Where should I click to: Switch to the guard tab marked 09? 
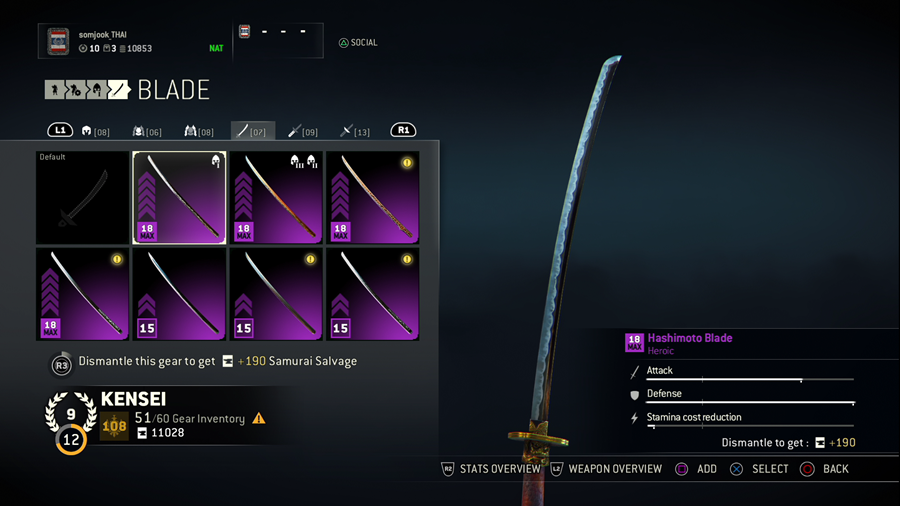click(303, 131)
